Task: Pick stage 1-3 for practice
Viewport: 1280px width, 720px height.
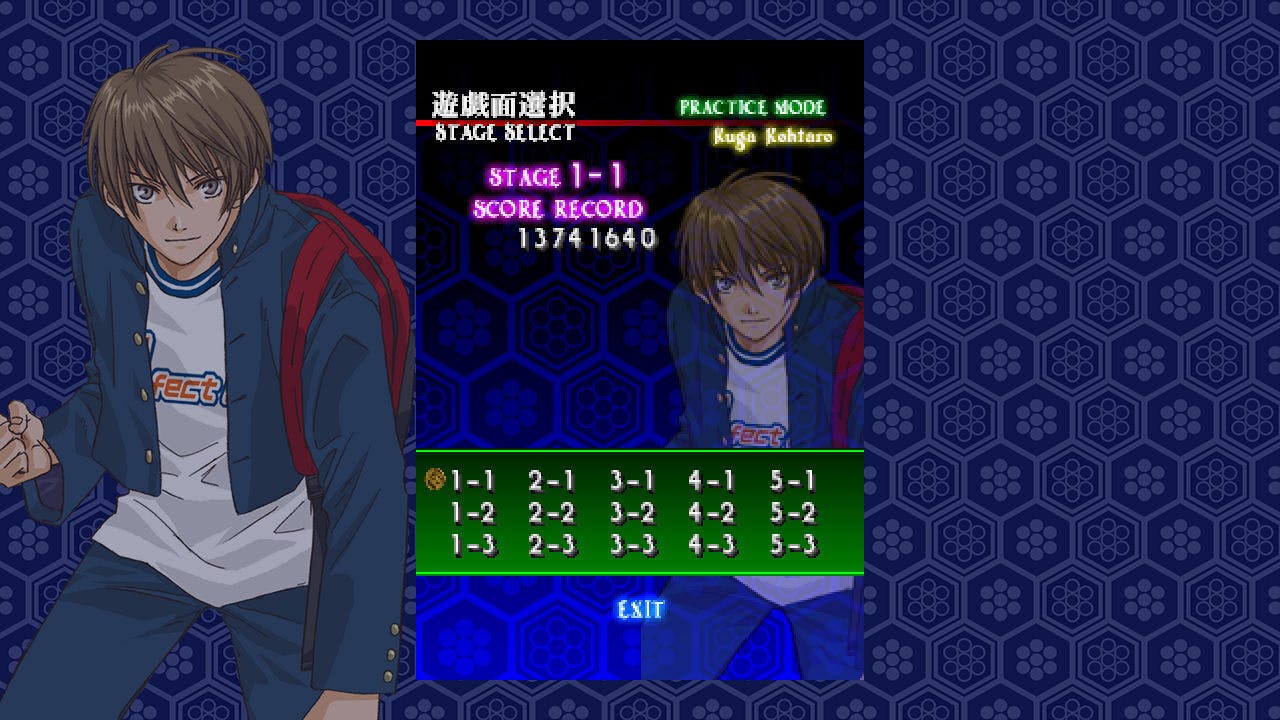Action: (473, 545)
